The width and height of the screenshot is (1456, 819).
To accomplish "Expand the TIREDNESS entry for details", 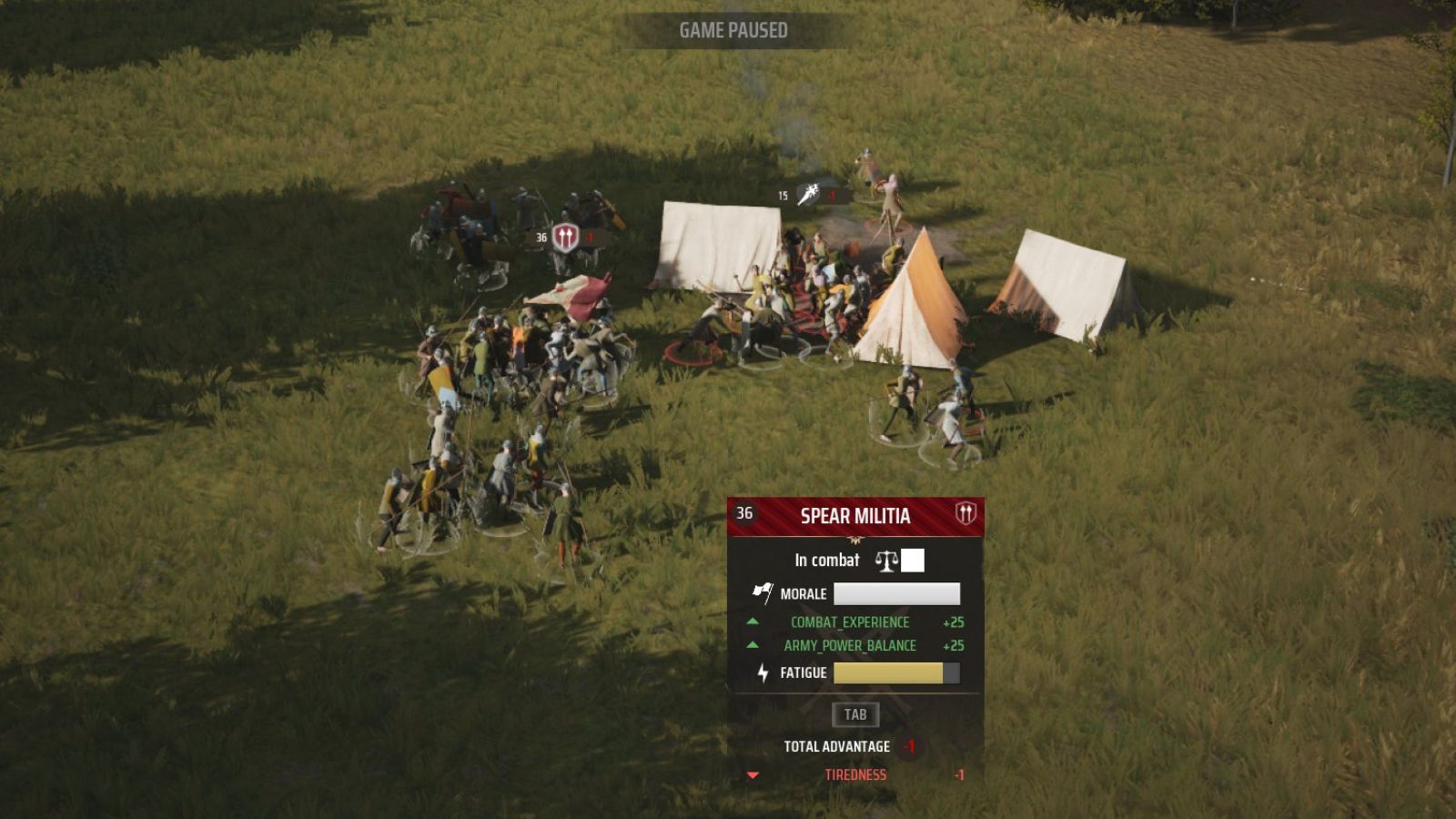I will pyautogui.click(x=855, y=775).
